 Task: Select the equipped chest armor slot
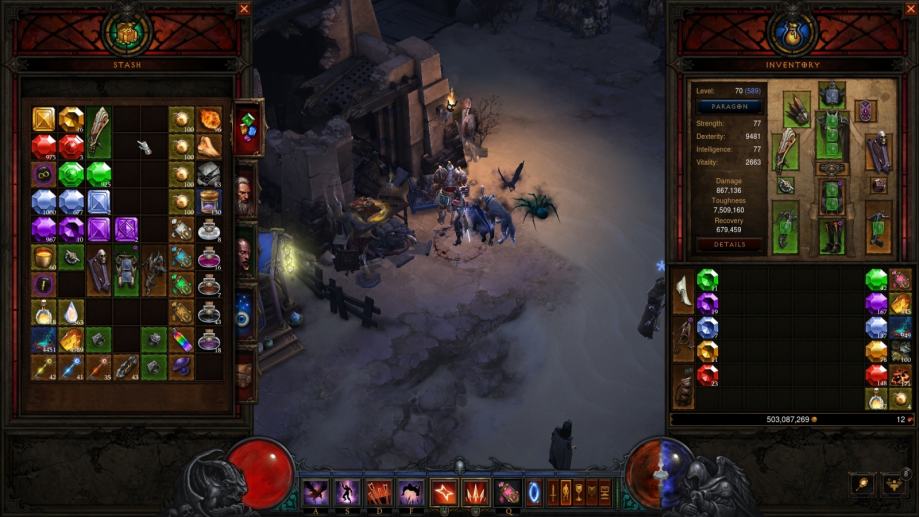832,136
